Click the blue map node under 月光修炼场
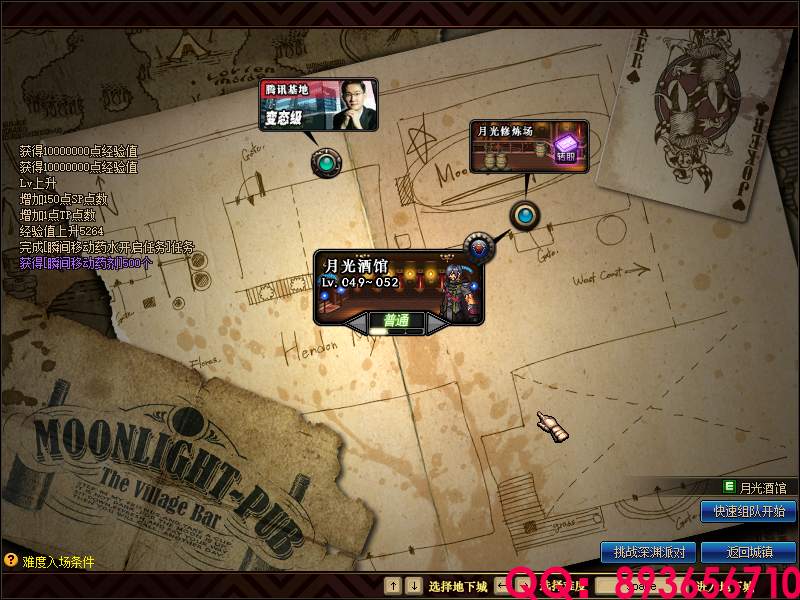The width and height of the screenshot is (800, 600). tap(524, 214)
